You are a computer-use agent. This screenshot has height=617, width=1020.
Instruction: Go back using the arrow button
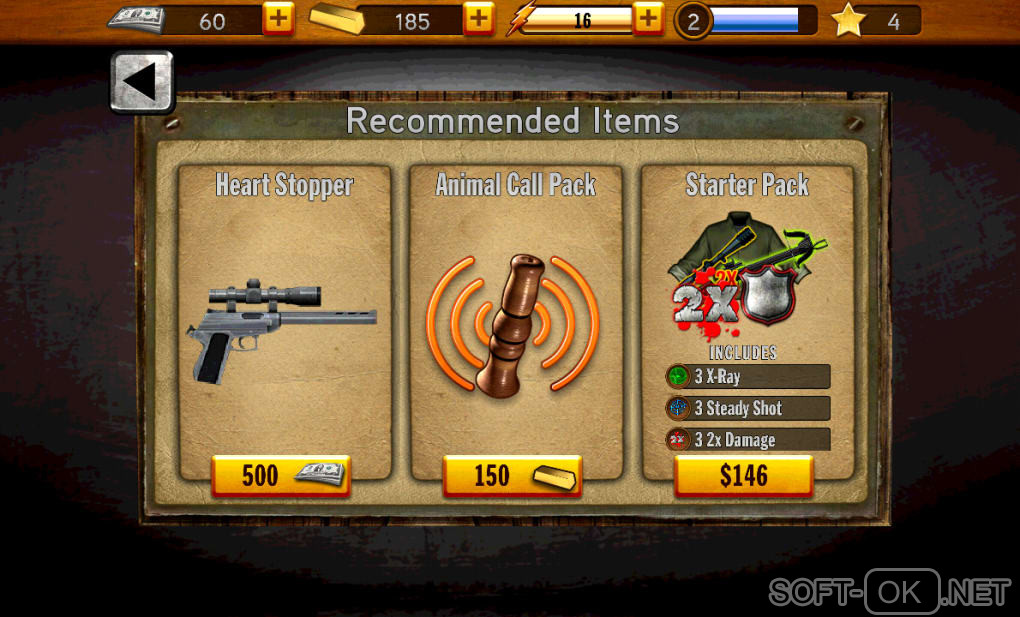click(x=141, y=81)
